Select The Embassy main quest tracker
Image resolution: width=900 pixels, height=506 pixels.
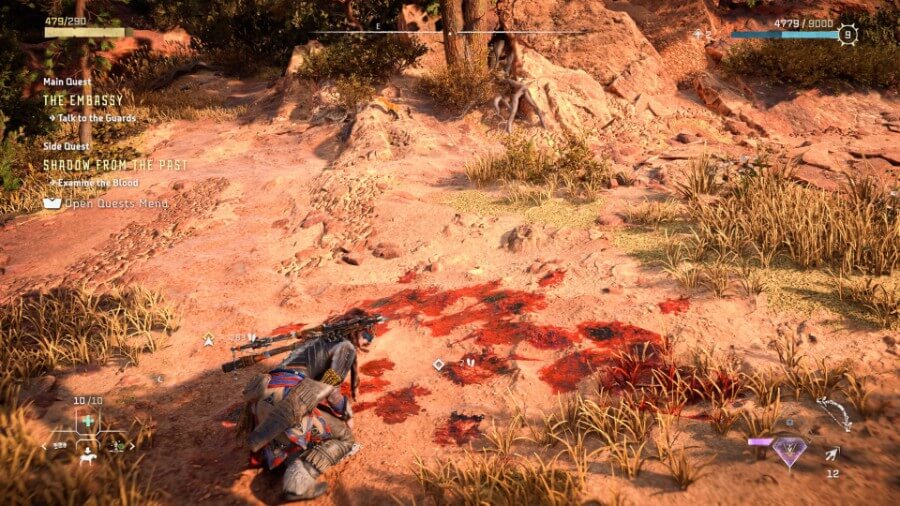[x=83, y=100]
